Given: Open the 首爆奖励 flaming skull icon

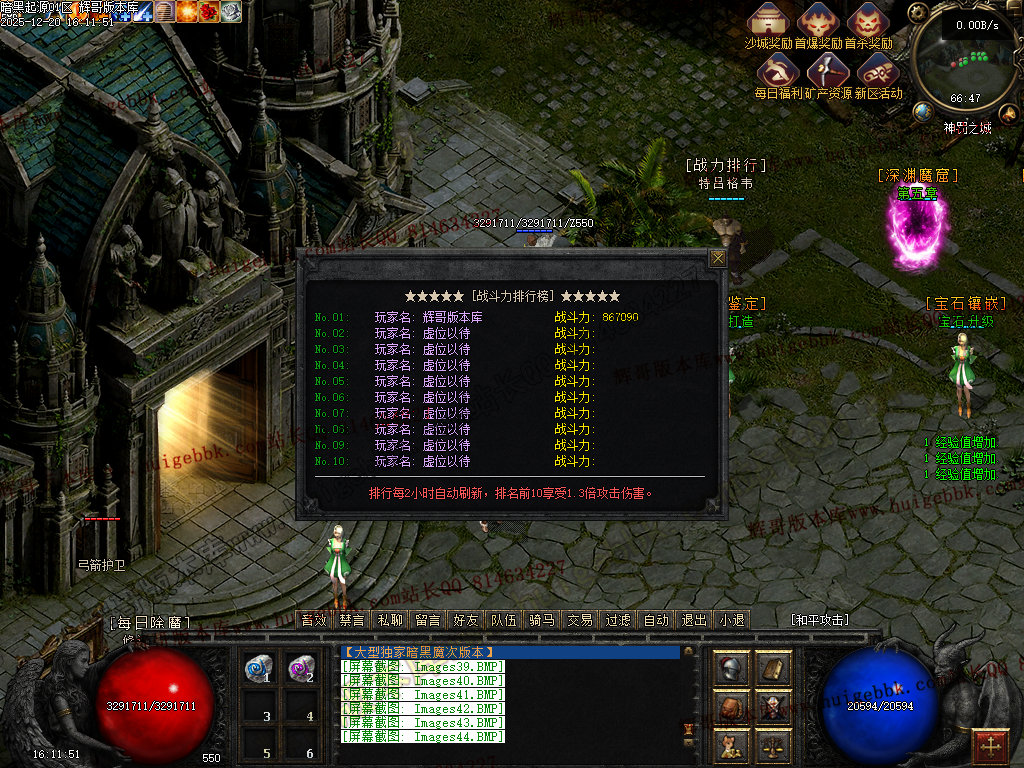Looking at the screenshot, I should [x=819, y=22].
